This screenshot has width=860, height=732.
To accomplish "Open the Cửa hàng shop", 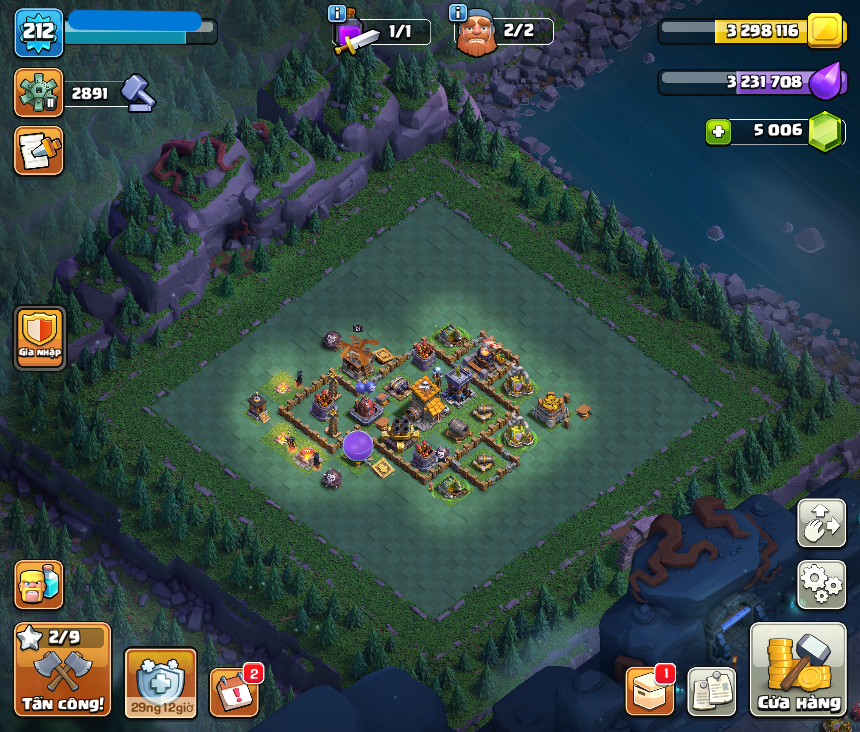I will (x=798, y=669).
